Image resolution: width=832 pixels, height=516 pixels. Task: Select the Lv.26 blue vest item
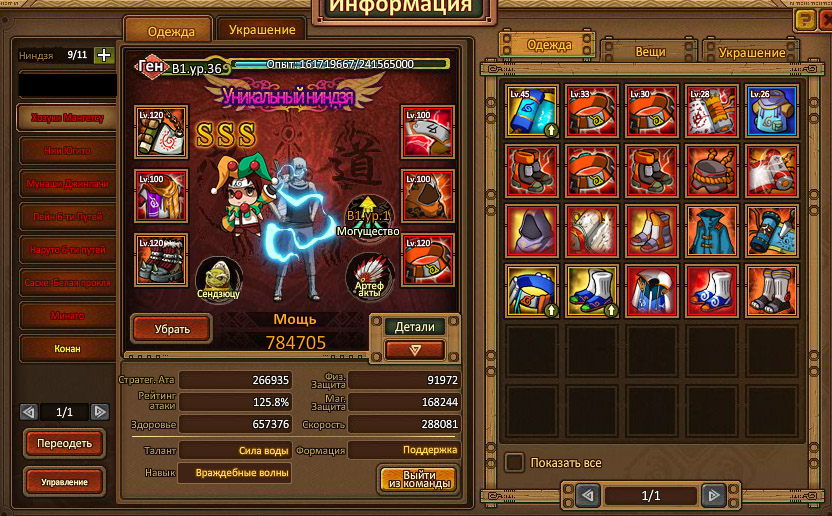[771, 111]
